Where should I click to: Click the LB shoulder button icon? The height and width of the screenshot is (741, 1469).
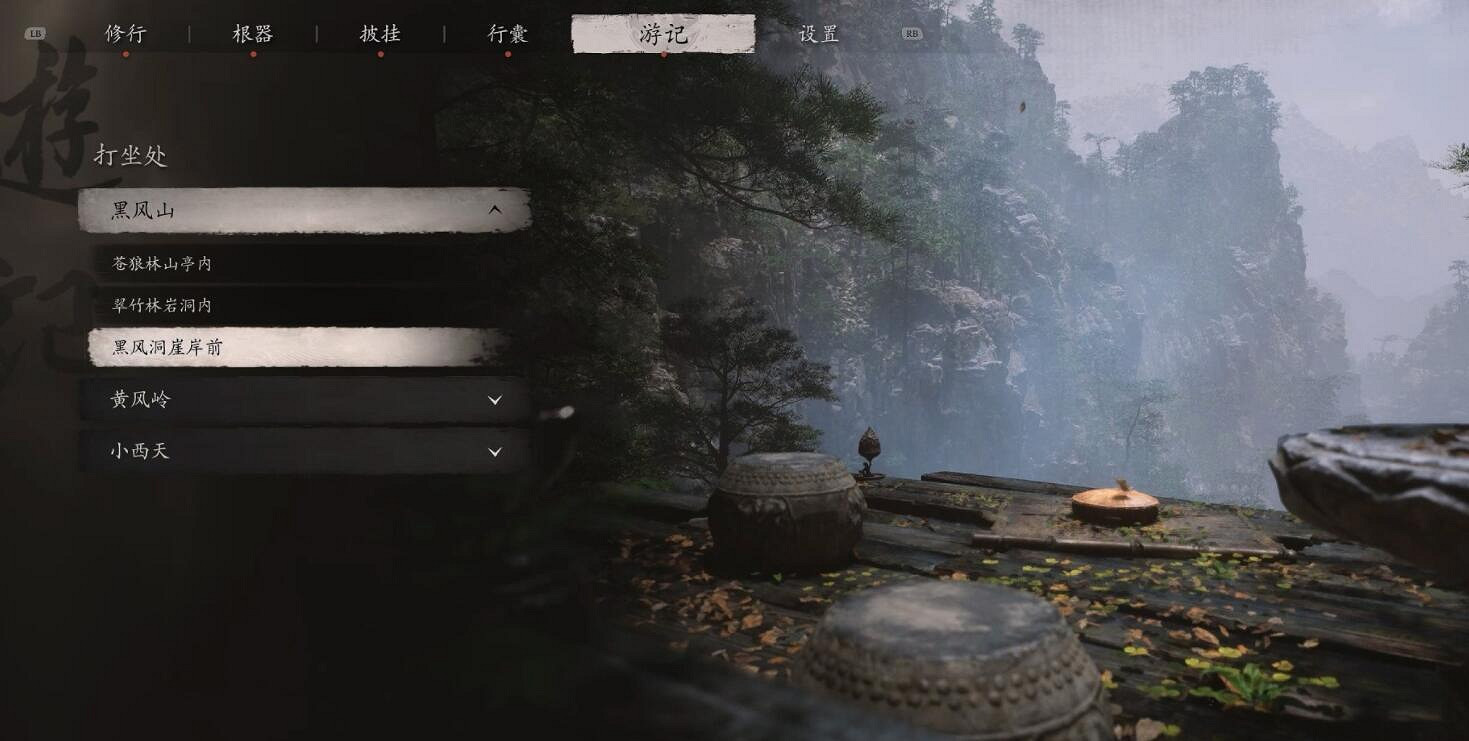coord(36,31)
